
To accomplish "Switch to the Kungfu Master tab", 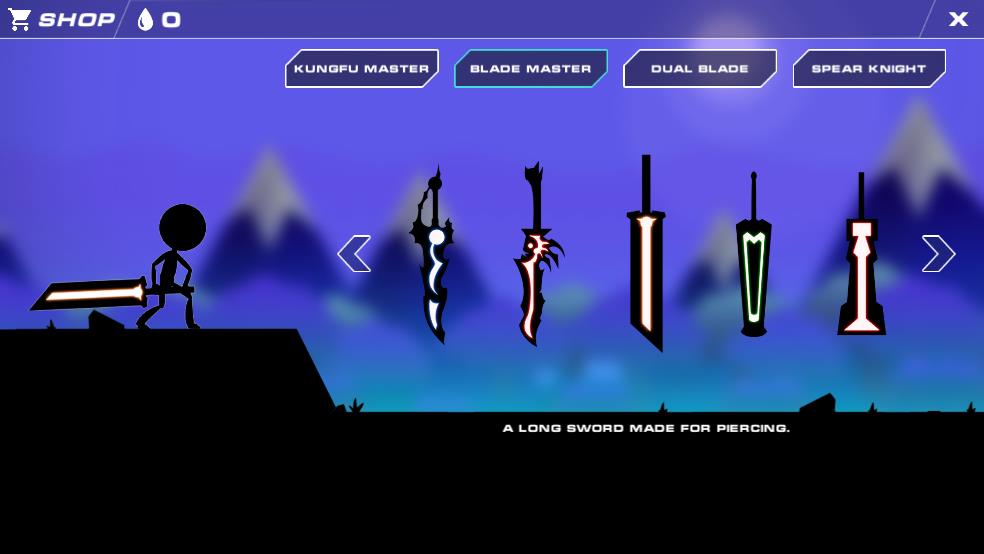I will pyautogui.click(x=361, y=69).
